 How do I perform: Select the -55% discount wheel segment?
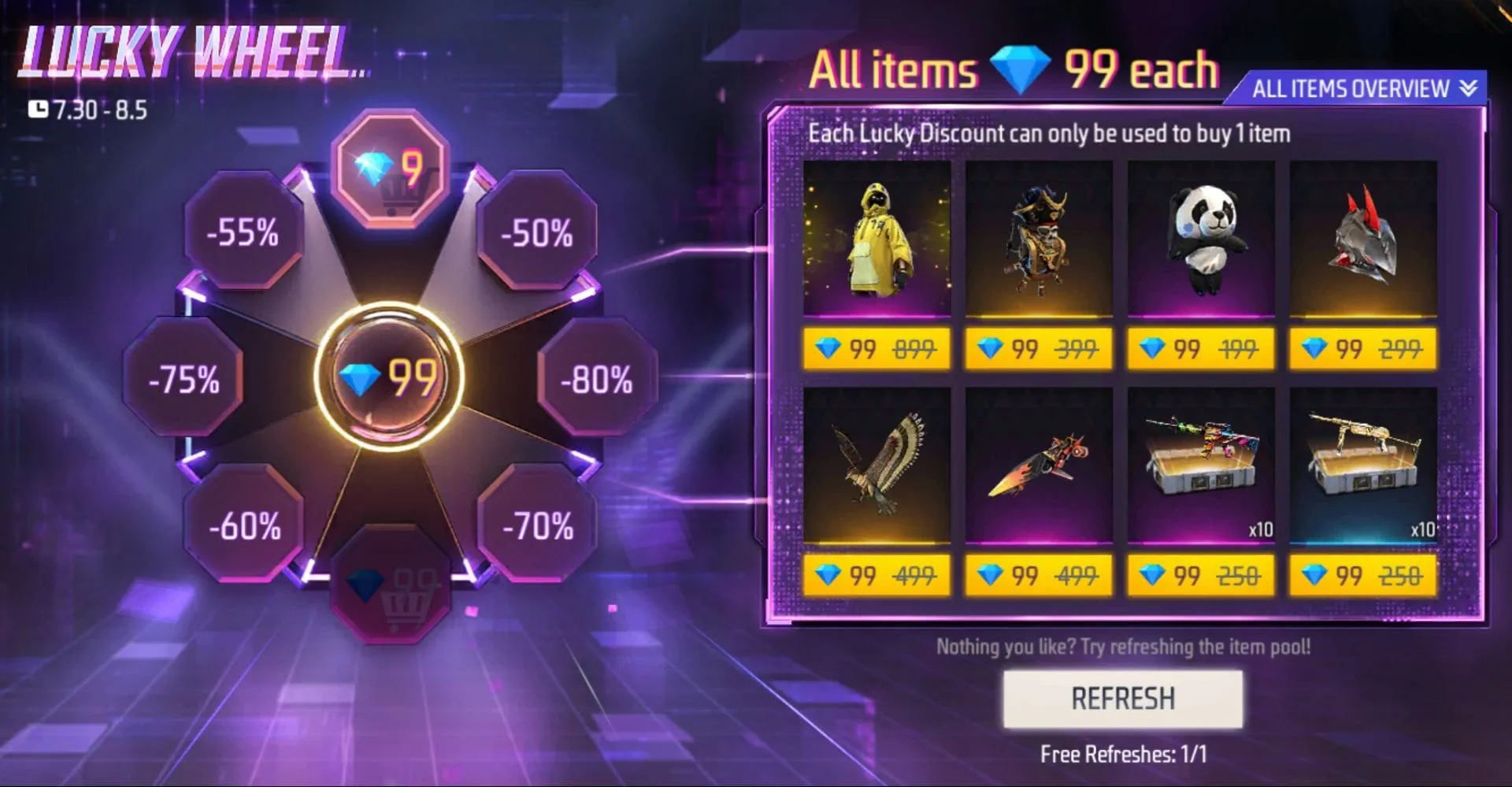point(244,233)
